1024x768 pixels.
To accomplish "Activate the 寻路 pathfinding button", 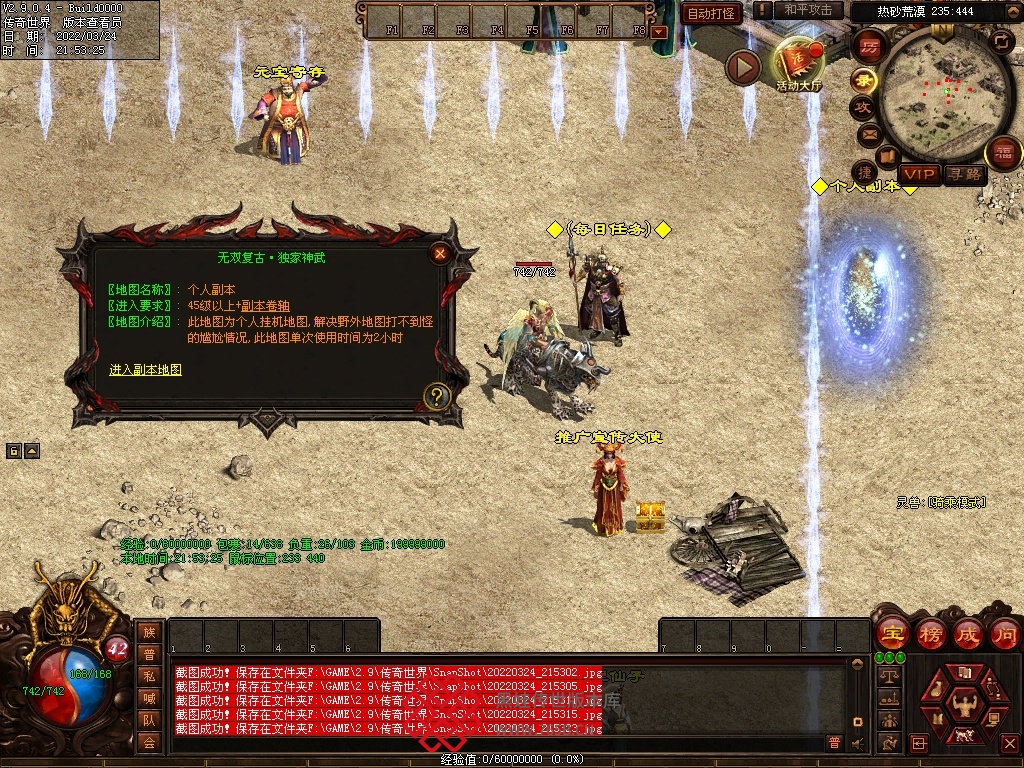I will 965,174.
